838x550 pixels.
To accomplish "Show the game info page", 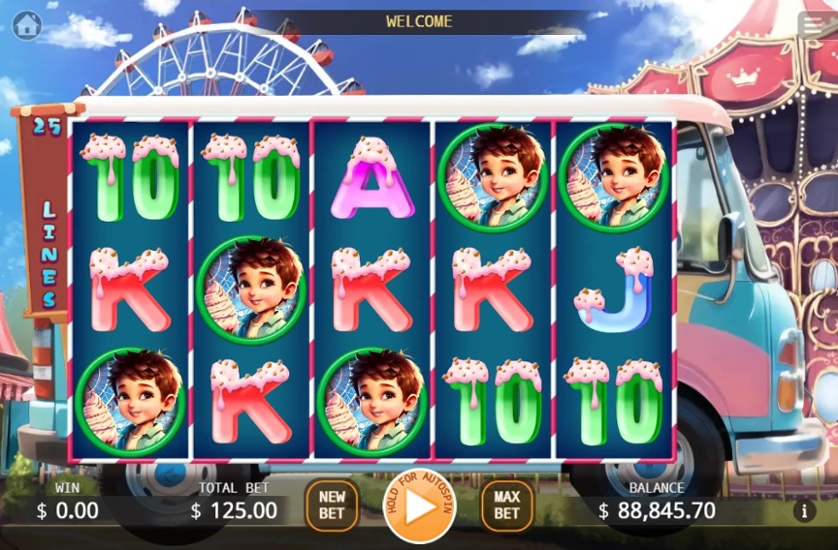I will (805, 511).
